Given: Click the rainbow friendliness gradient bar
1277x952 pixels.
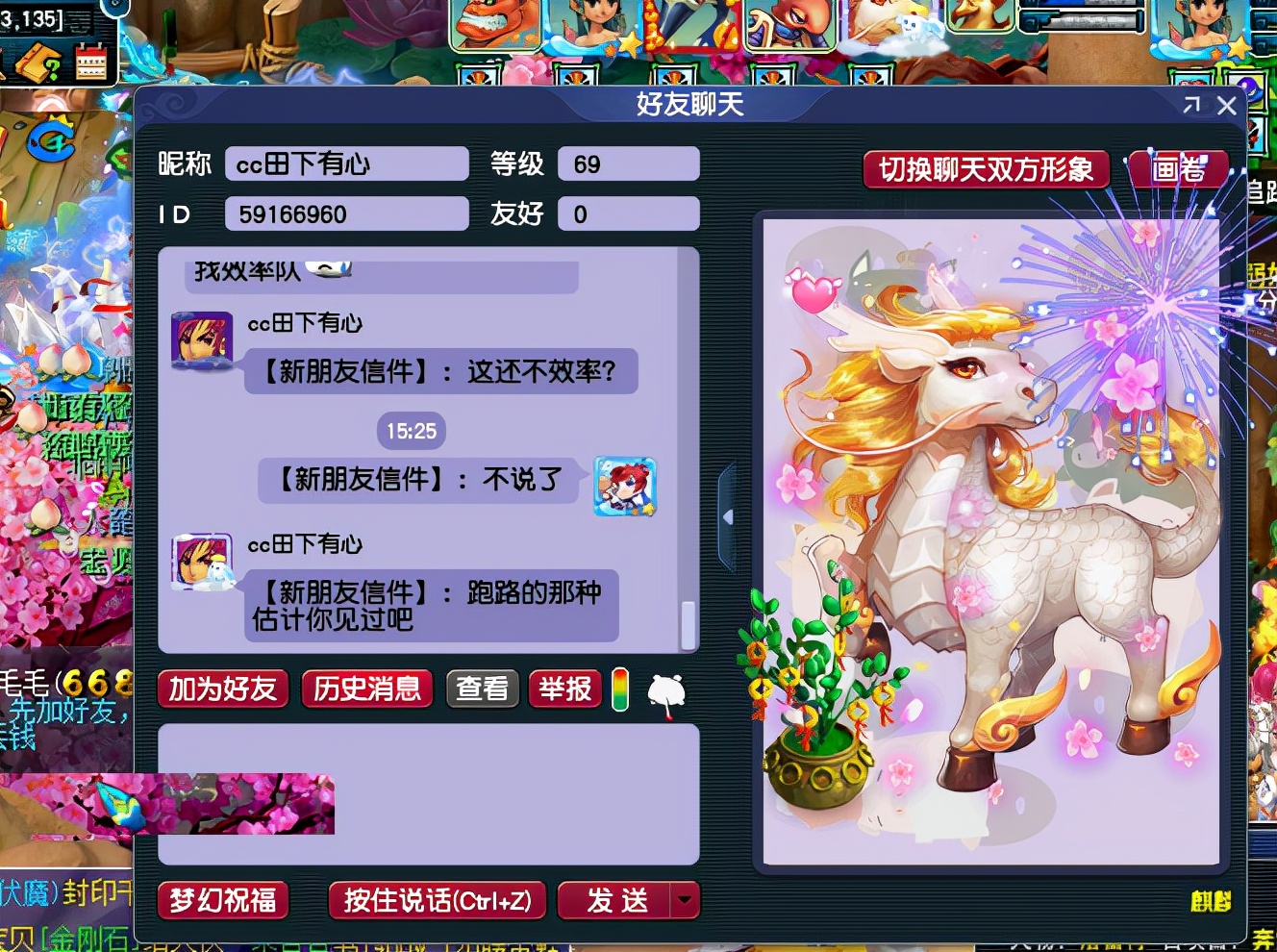Looking at the screenshot, I should (619, 689).
